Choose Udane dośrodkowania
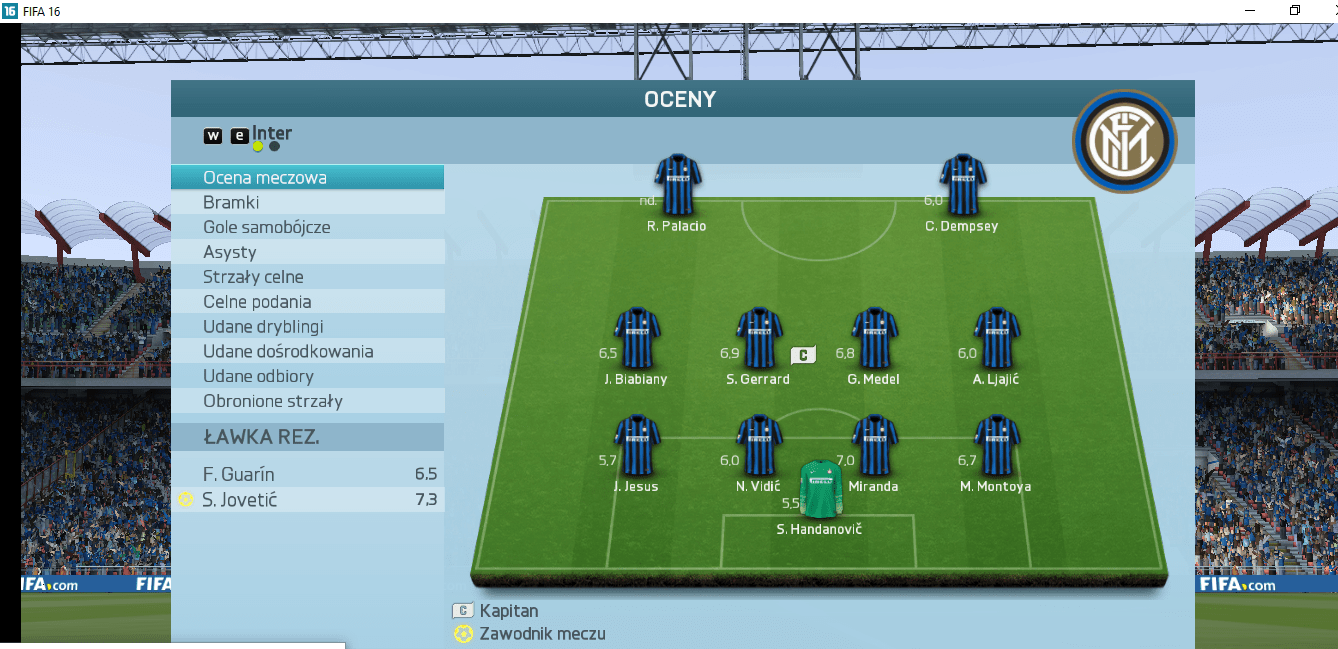The width and height of the screenshot is (1338, 649). point(307,352)
